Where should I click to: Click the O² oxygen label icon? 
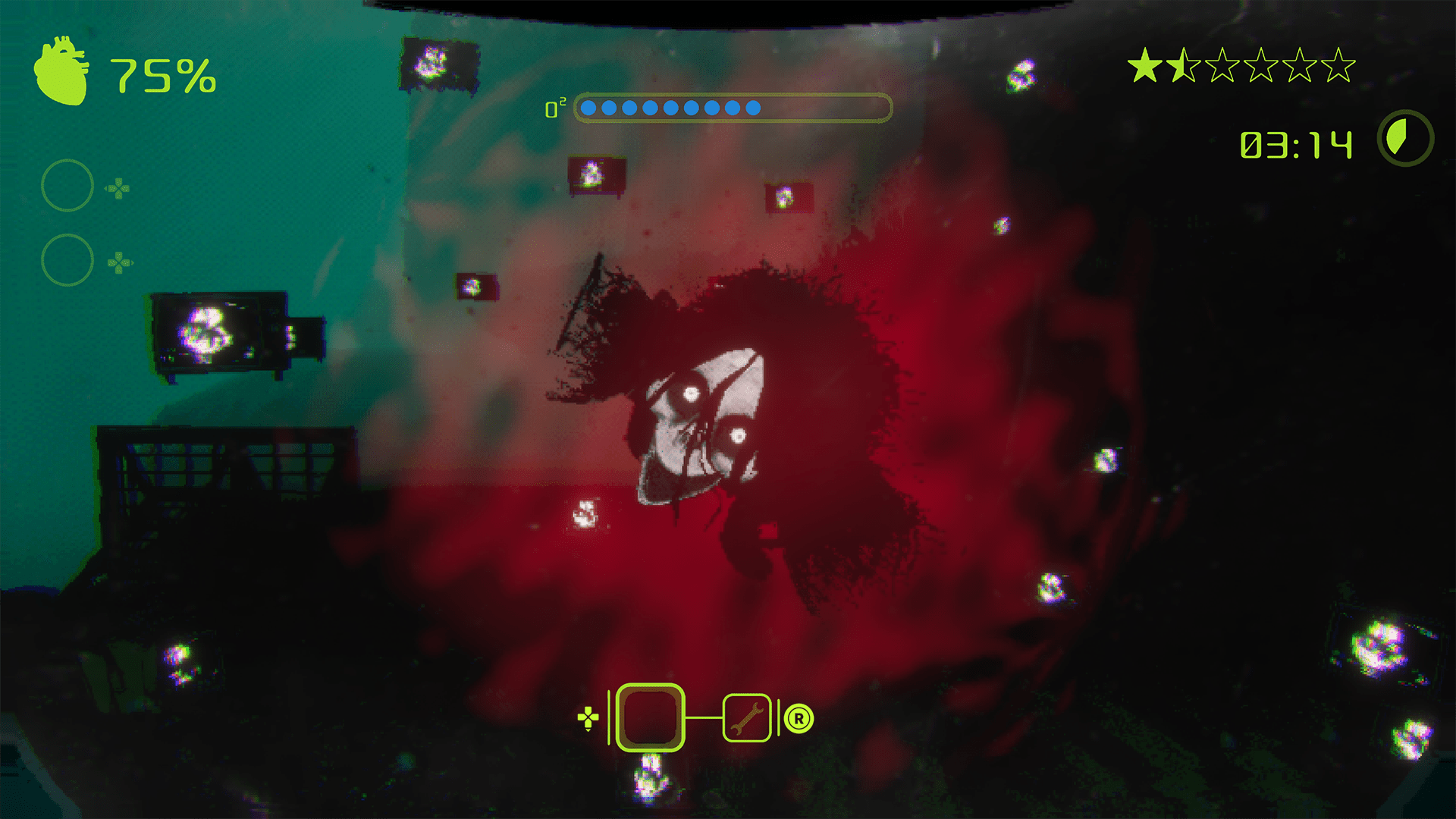click(556, 108)
